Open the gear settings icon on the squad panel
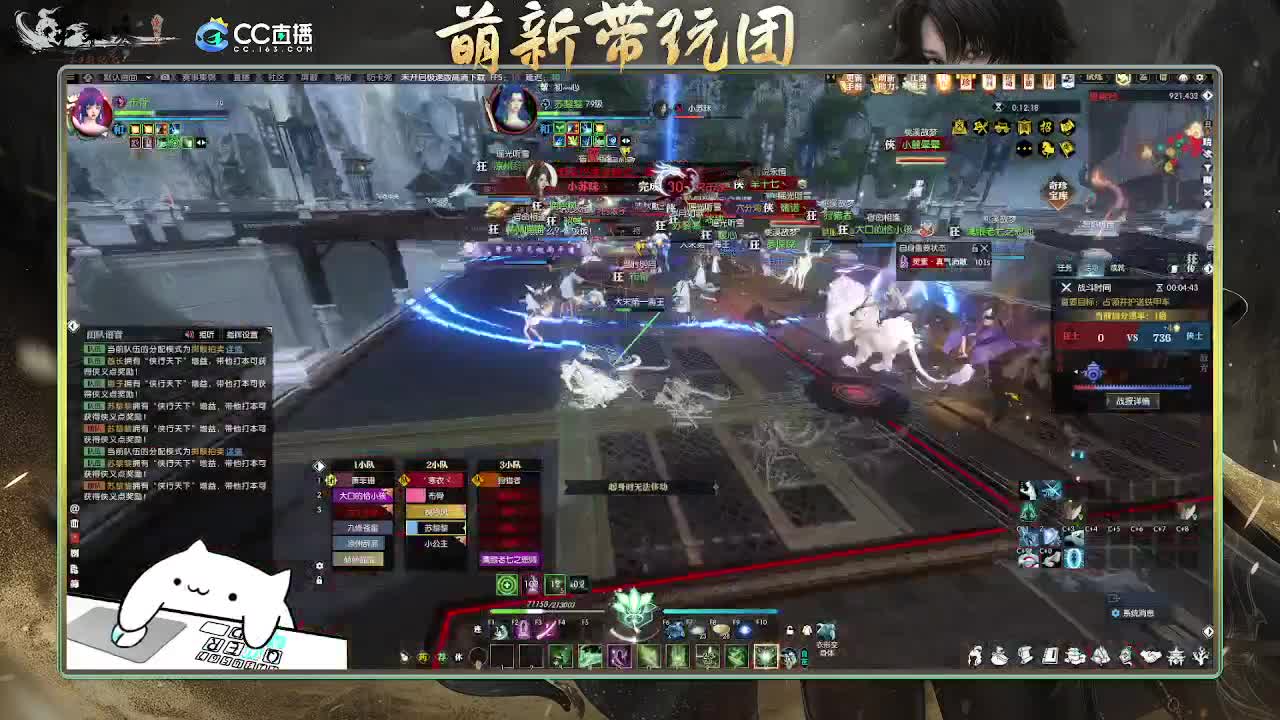1280x720 pixels. click(318, 566)
